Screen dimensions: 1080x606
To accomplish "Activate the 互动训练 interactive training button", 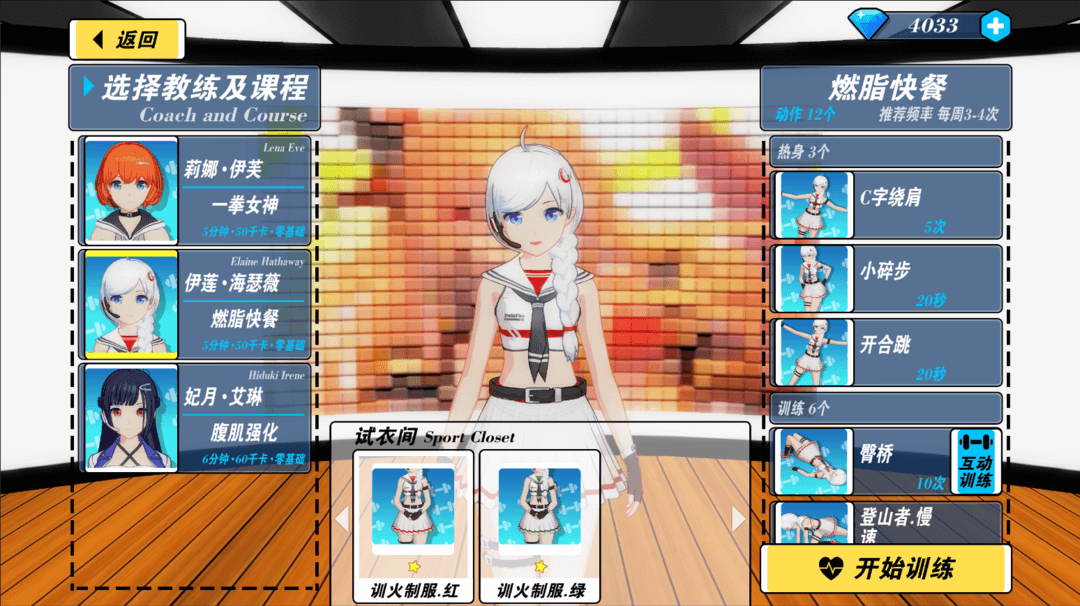I will coord(975,462).
